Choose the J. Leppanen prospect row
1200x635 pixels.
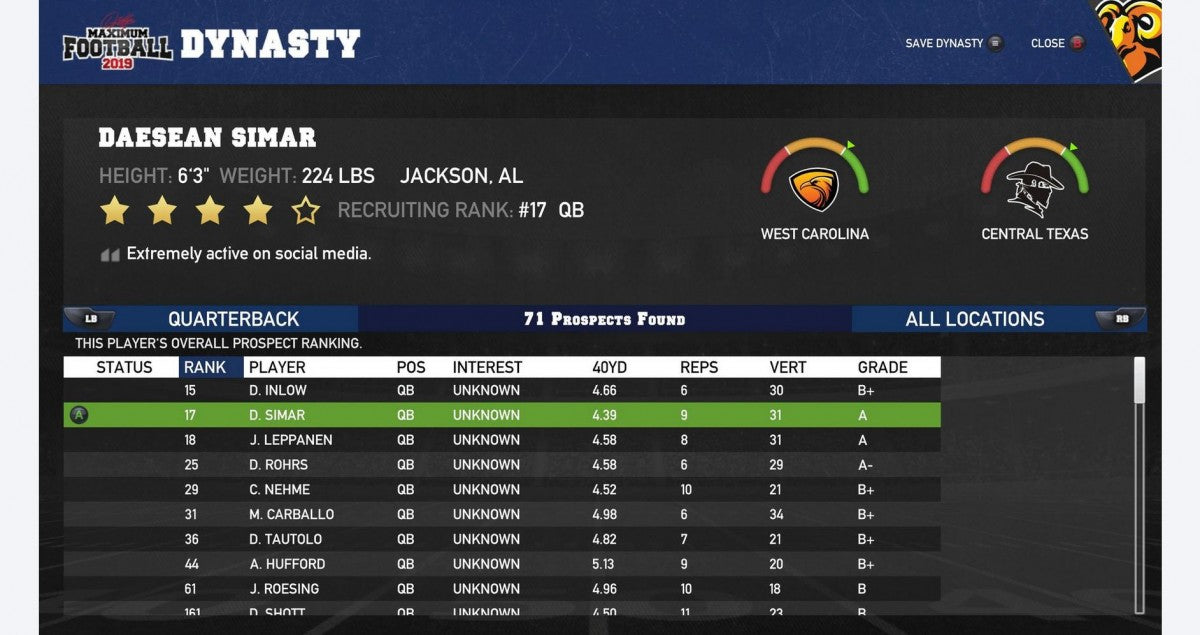[500, 440]
